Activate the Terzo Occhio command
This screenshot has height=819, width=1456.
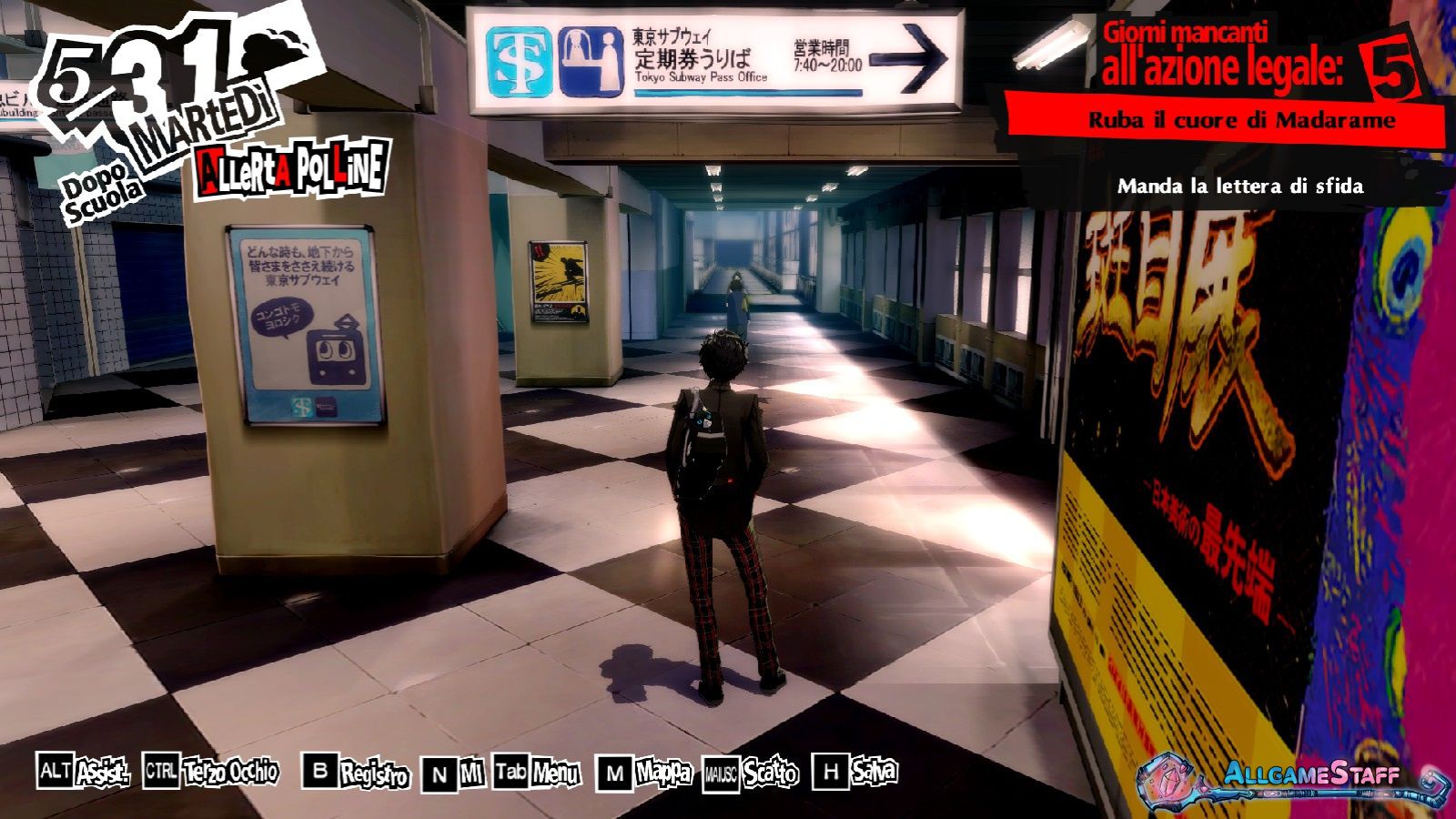pyautogui.click(x=230, y=773)
